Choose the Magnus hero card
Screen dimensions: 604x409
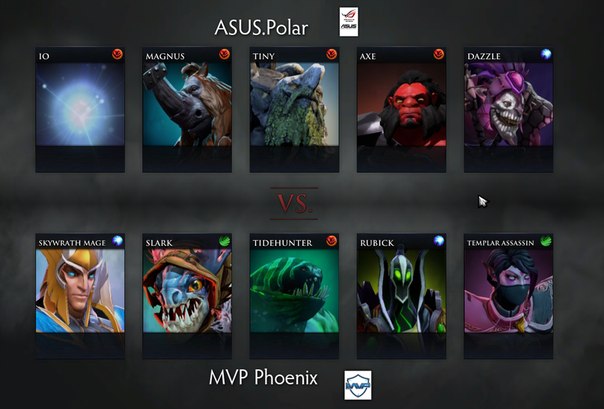187,108
